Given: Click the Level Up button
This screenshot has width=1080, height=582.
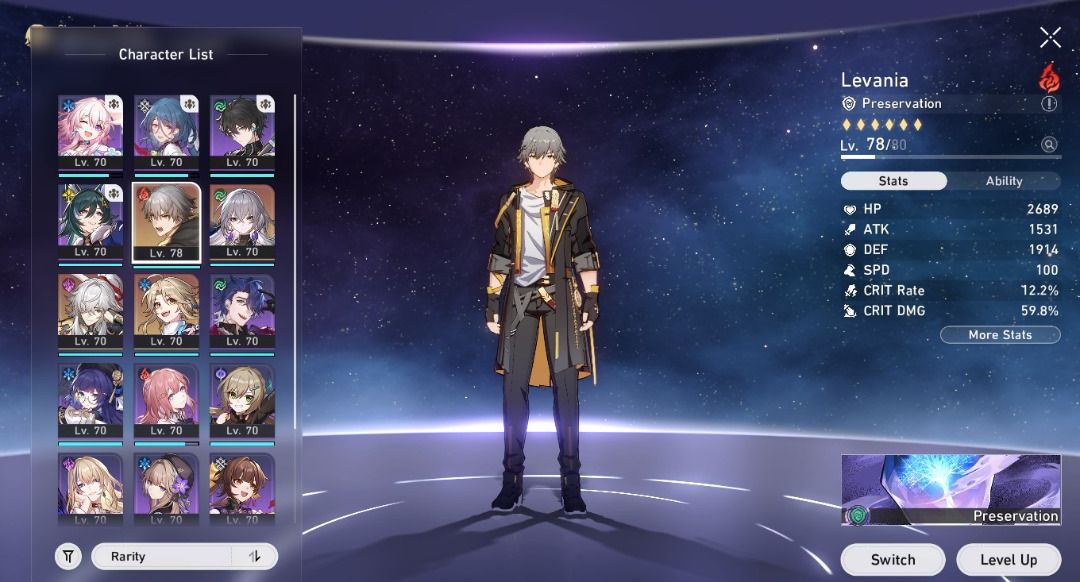Looking at the screenshot, I should [x=1008, y=560].
